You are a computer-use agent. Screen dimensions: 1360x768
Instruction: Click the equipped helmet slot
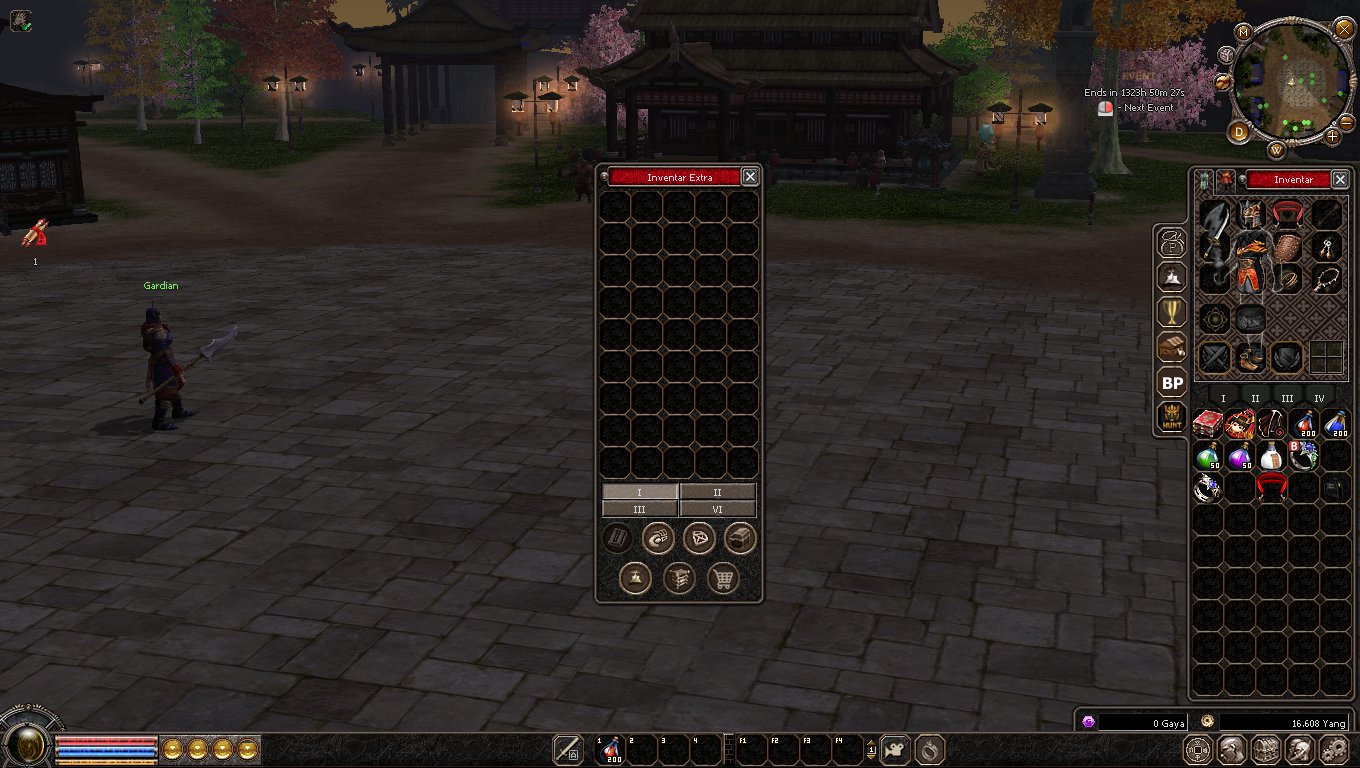pyautogui.click(x=1248, y=214)
